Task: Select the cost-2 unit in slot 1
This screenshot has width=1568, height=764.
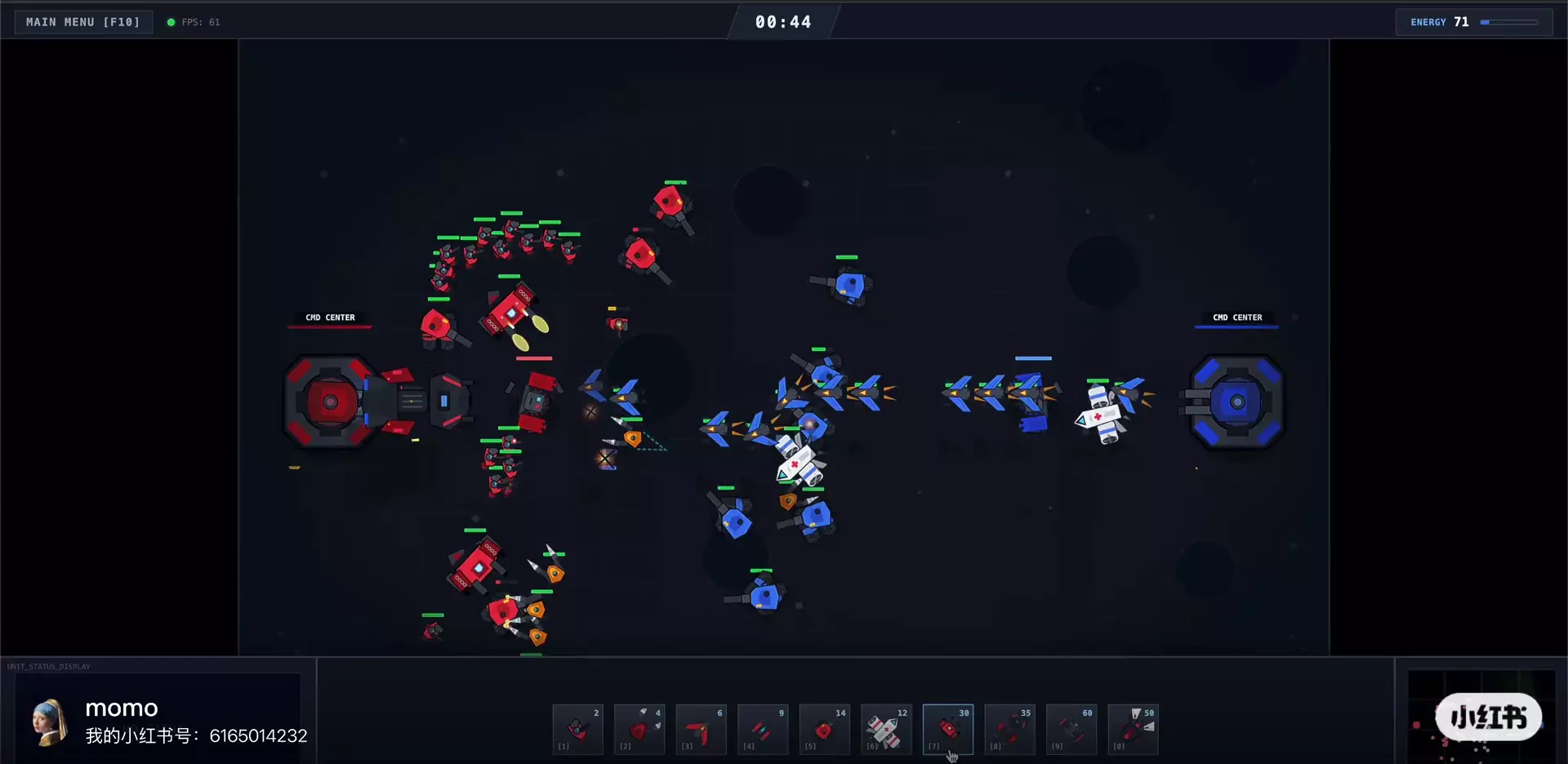Action: coord(577,729)
